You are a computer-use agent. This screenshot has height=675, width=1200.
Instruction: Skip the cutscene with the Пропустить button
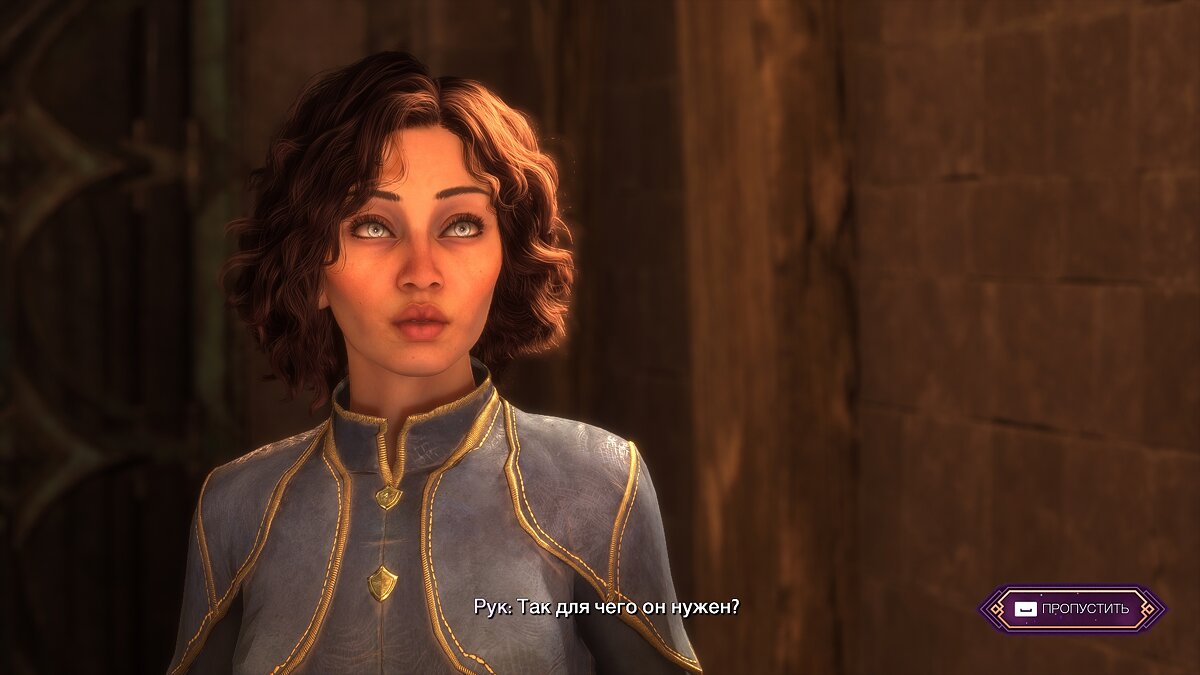pyautogui.click(x=1072, y=608)
